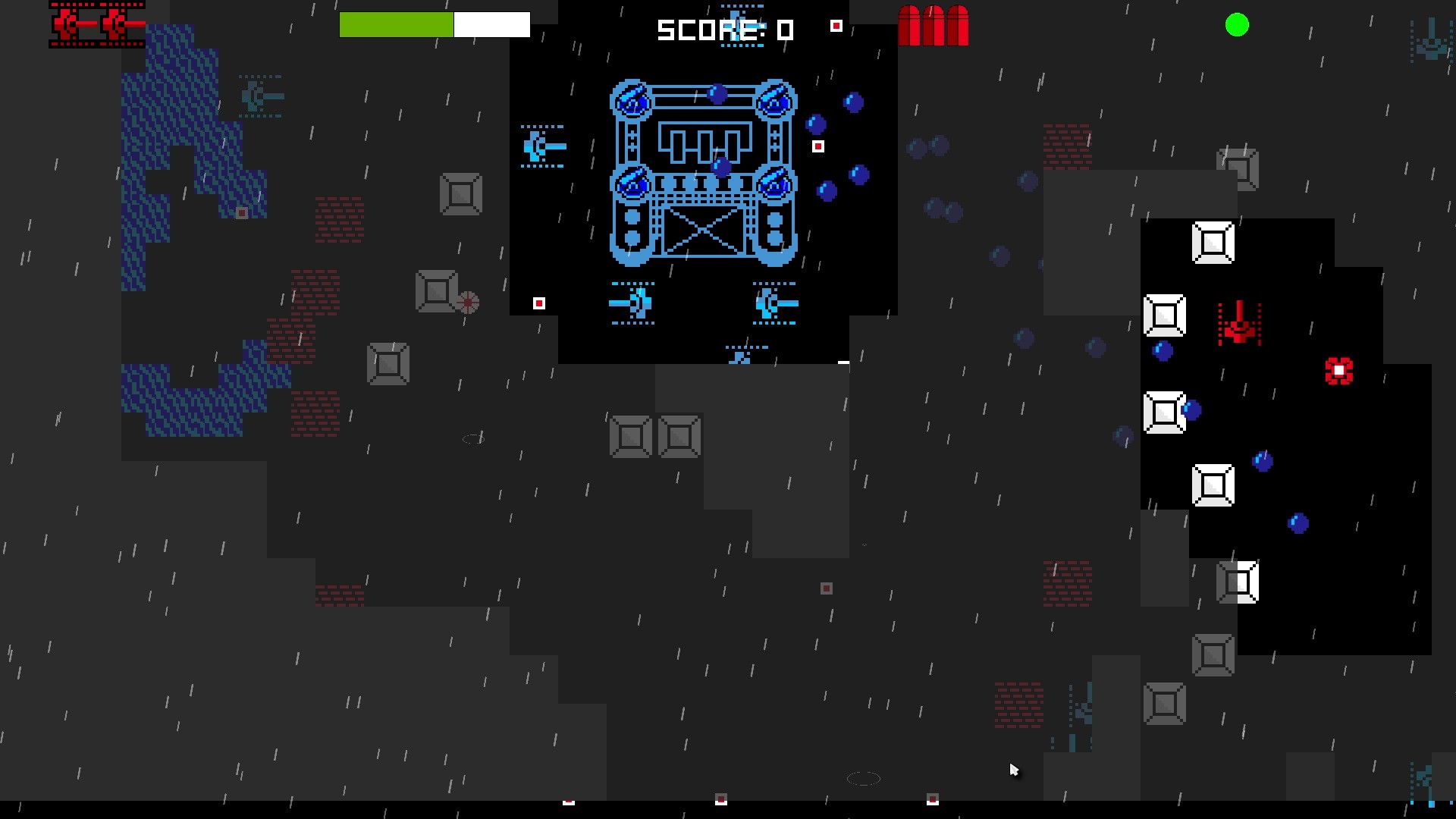This screenshot has height=819, width=1456.
Task: Click the spiky saw hazard beside the gray crate
Action: [x=468, y=302]
